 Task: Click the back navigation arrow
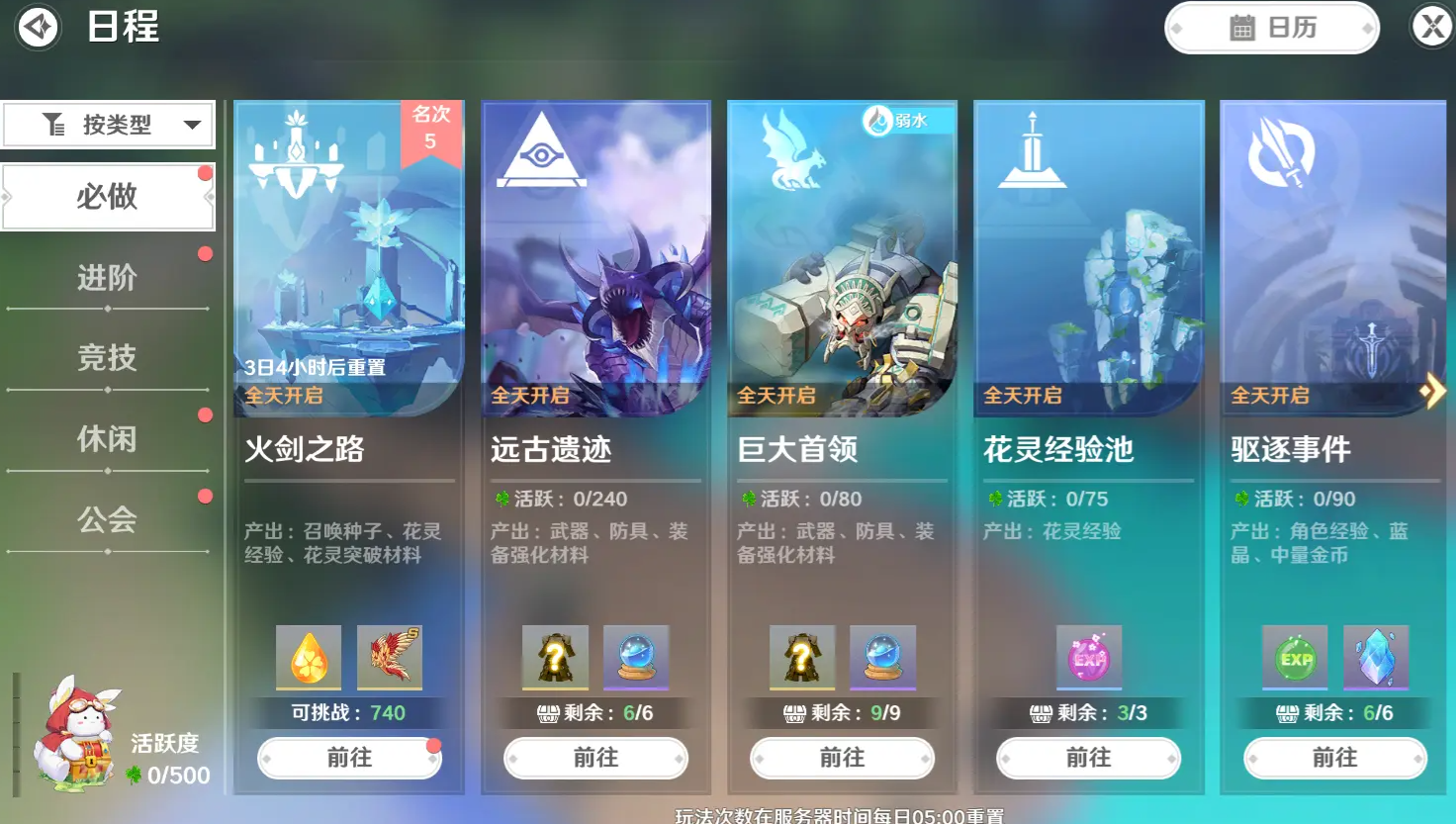[38, 27]
